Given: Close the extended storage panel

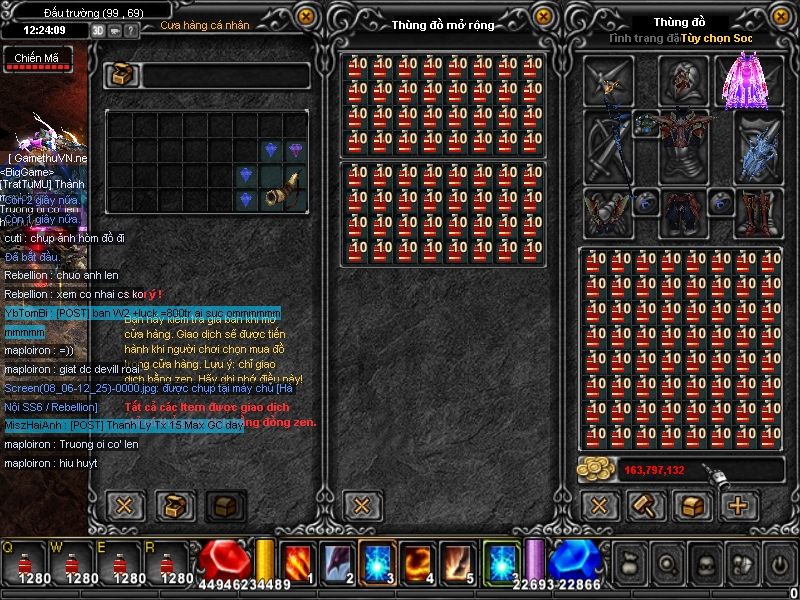Looking at the screenshot, I should [x=543, y=16].
